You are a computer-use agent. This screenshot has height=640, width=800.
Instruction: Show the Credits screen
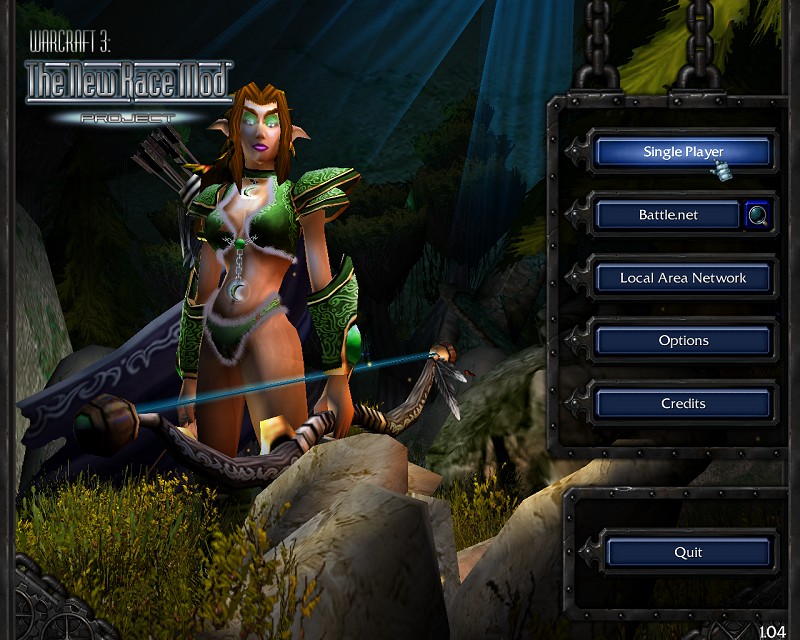coord(683,404)
